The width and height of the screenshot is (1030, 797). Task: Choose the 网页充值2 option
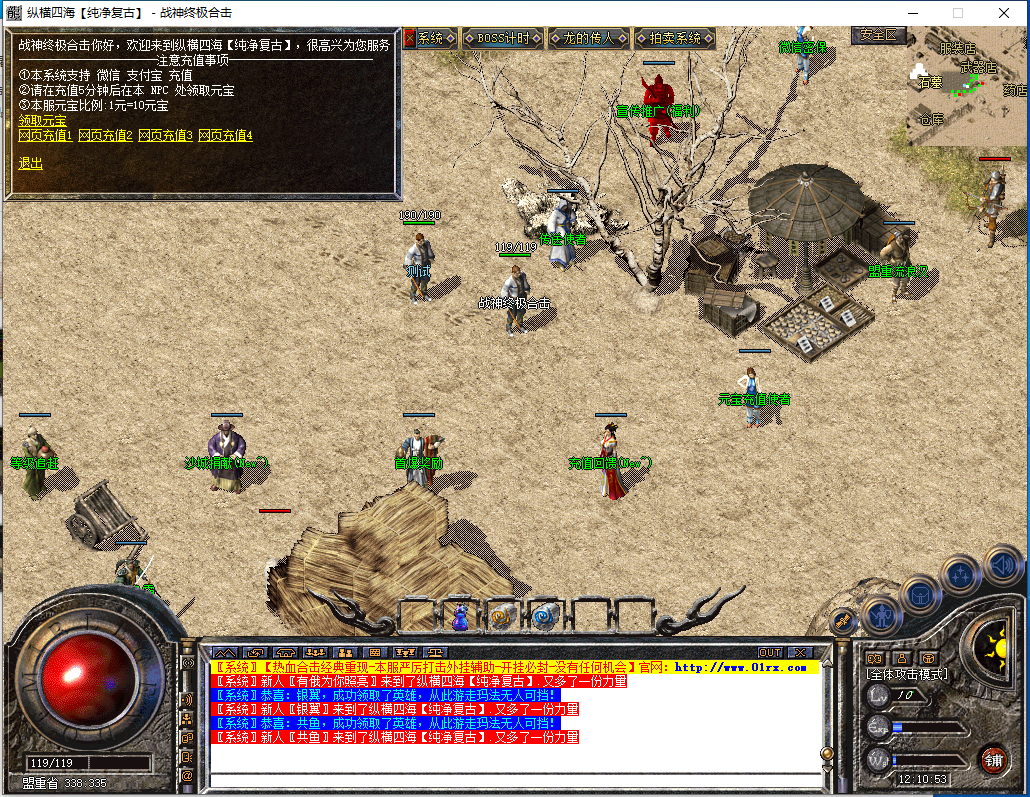tap(105, 135)
